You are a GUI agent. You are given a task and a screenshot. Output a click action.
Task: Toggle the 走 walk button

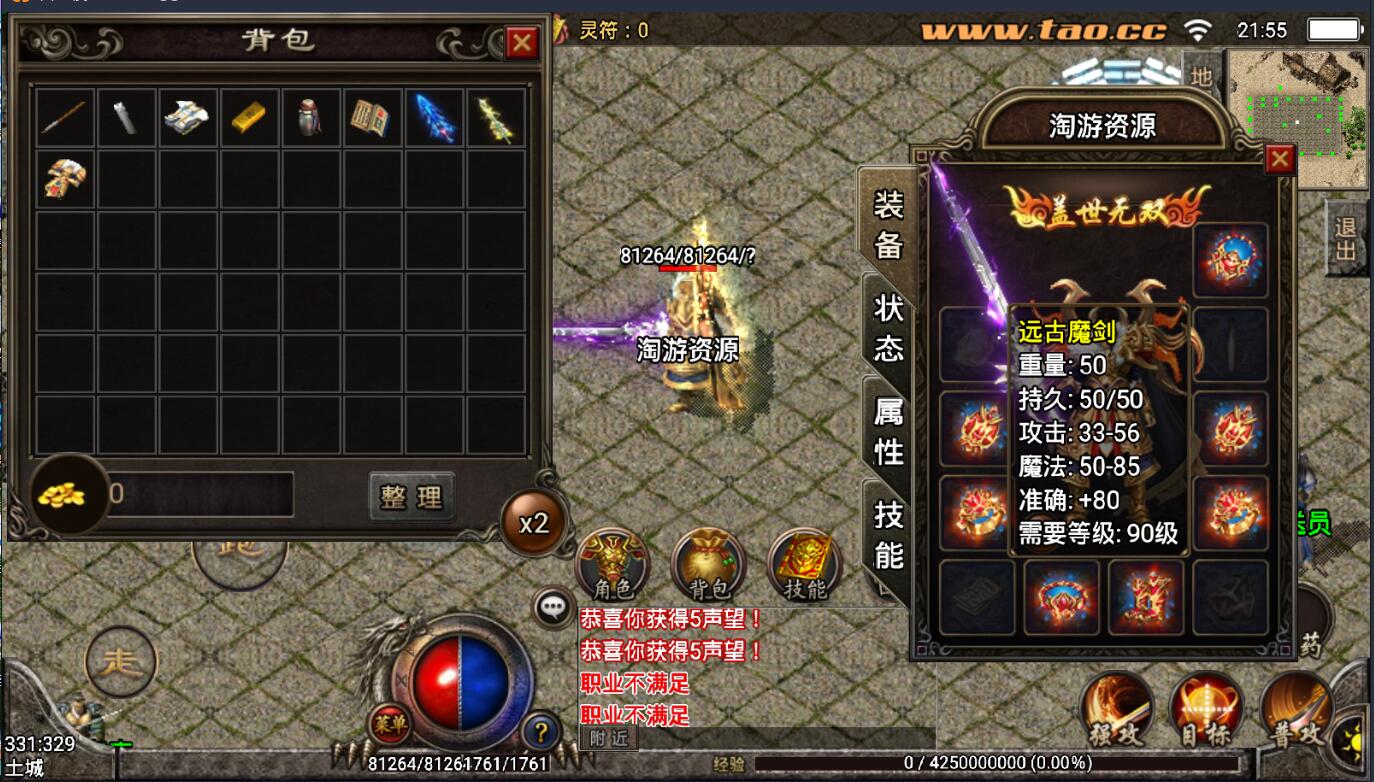[121, 661]
